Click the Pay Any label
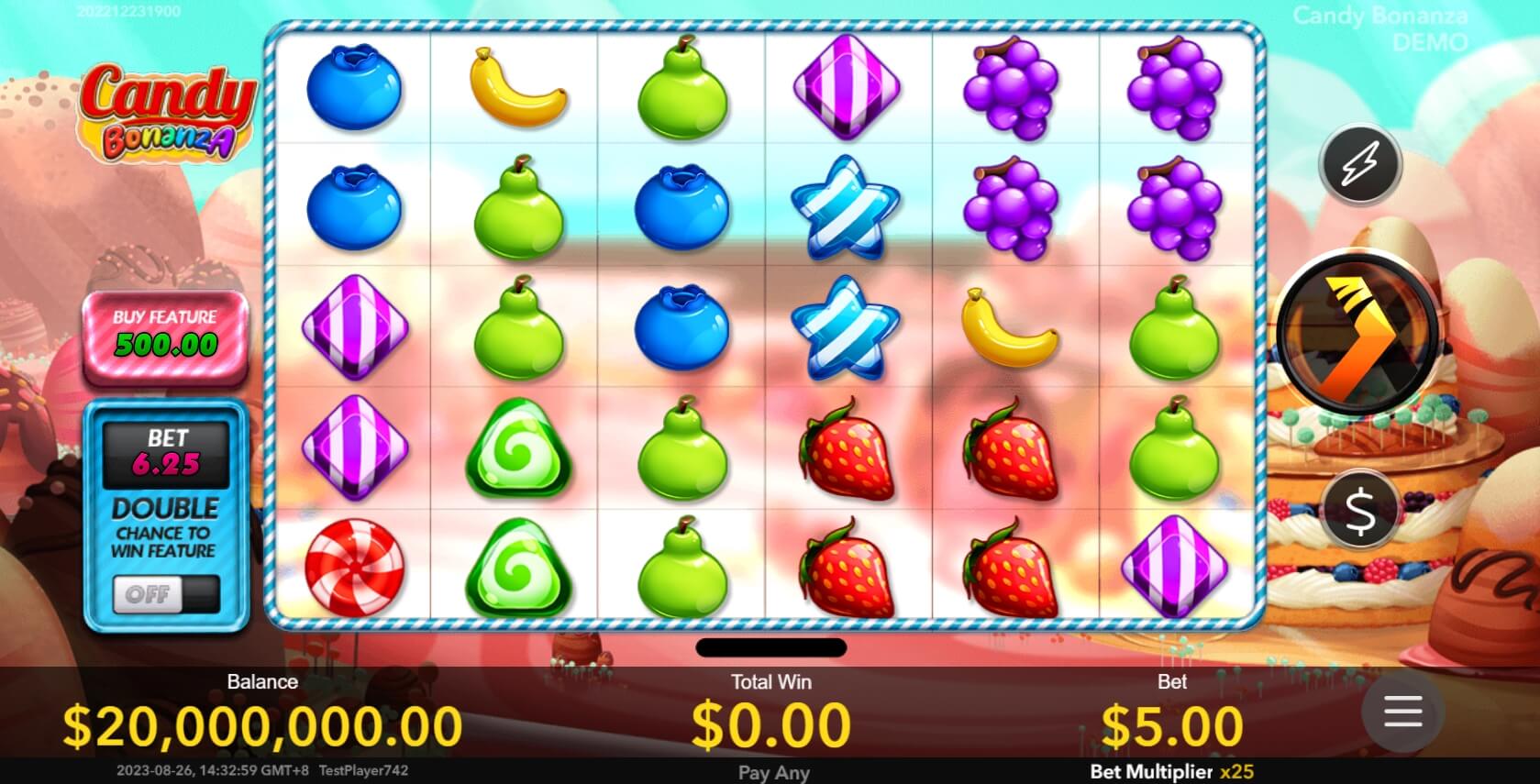 [x=773, y=773]
